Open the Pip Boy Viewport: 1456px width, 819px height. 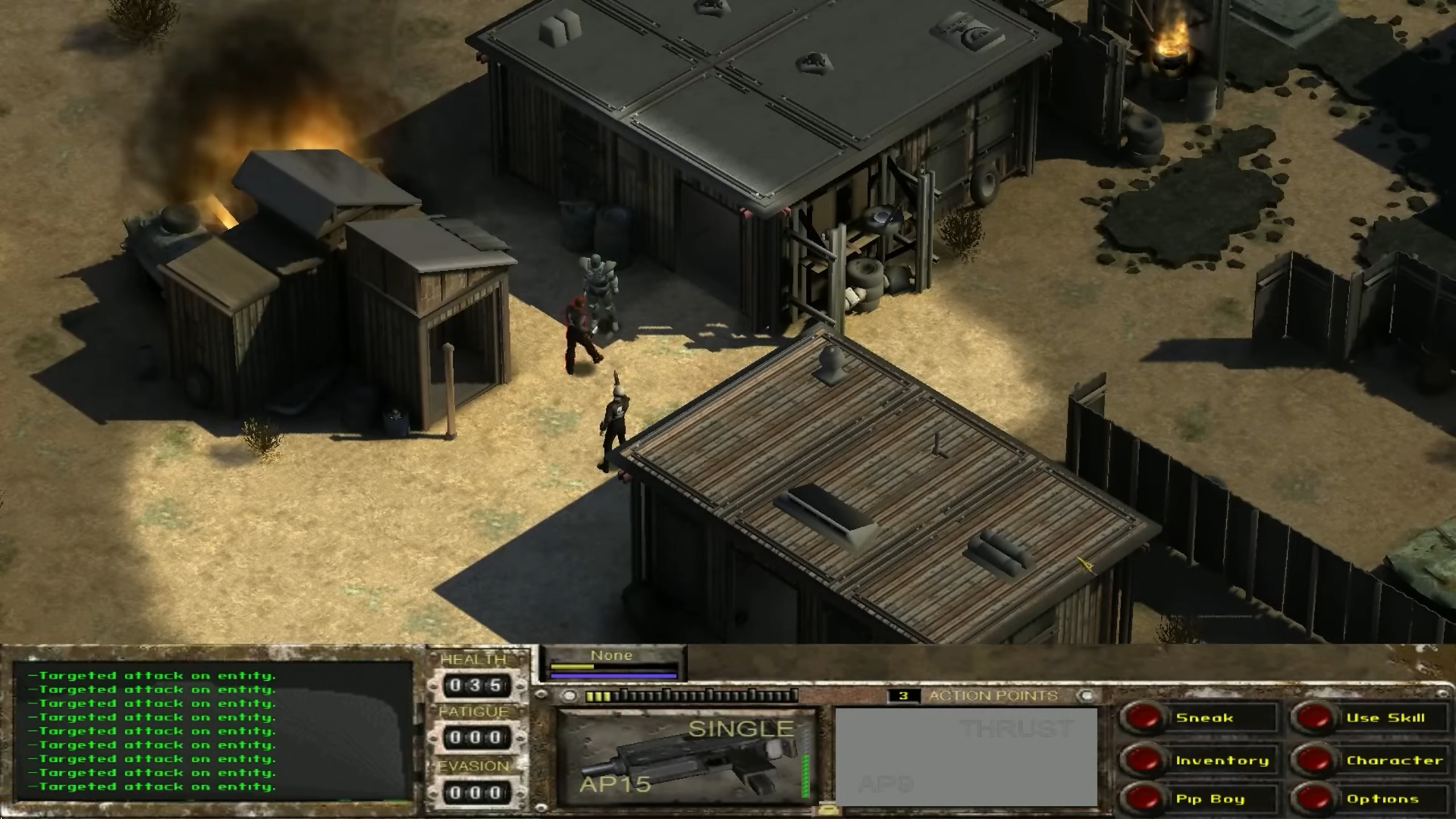[x=1143, y=799]
